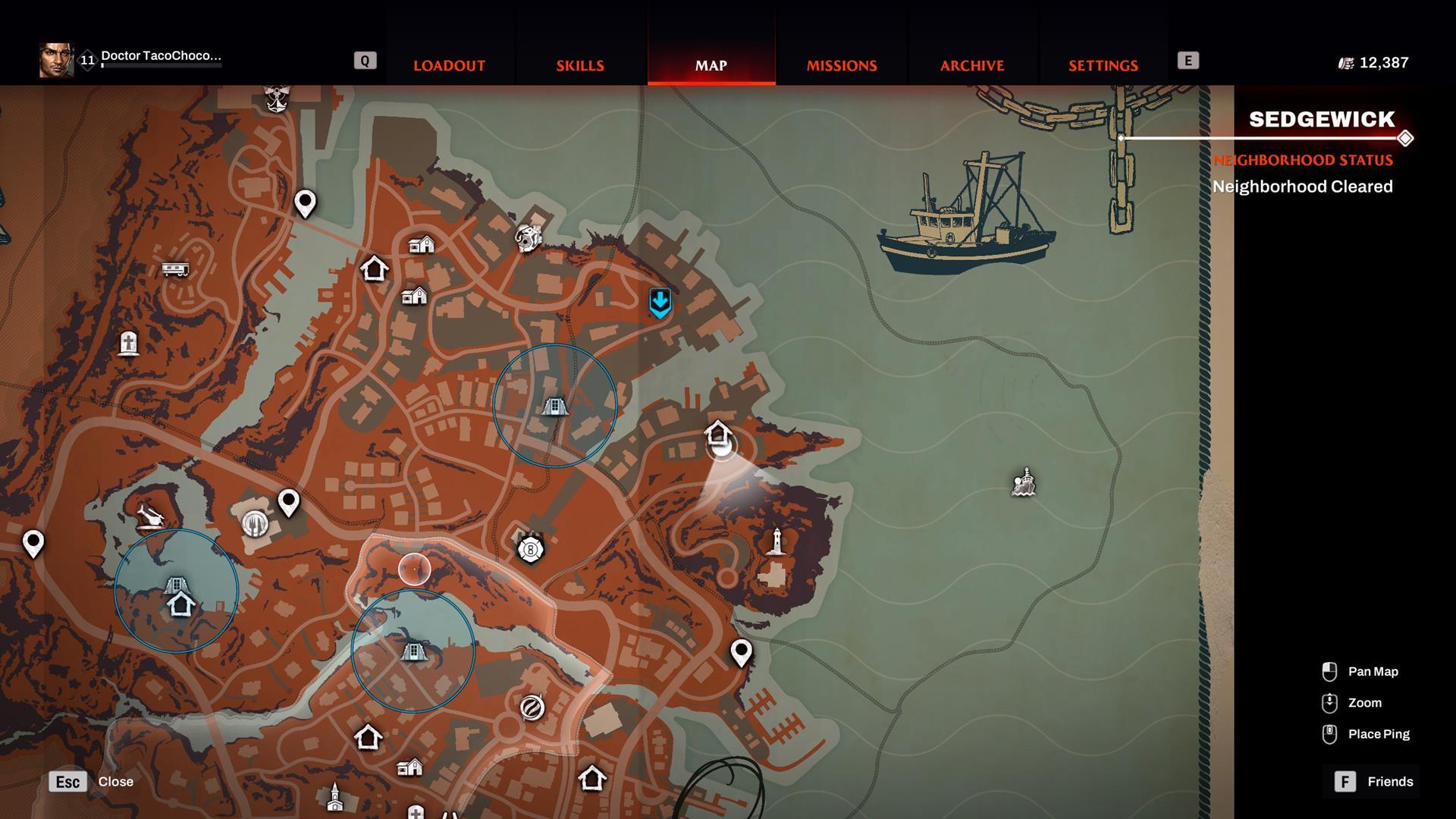Click the white map pin near the lower shoreline
The image size is (1456, 819).
tap(741, 652)
